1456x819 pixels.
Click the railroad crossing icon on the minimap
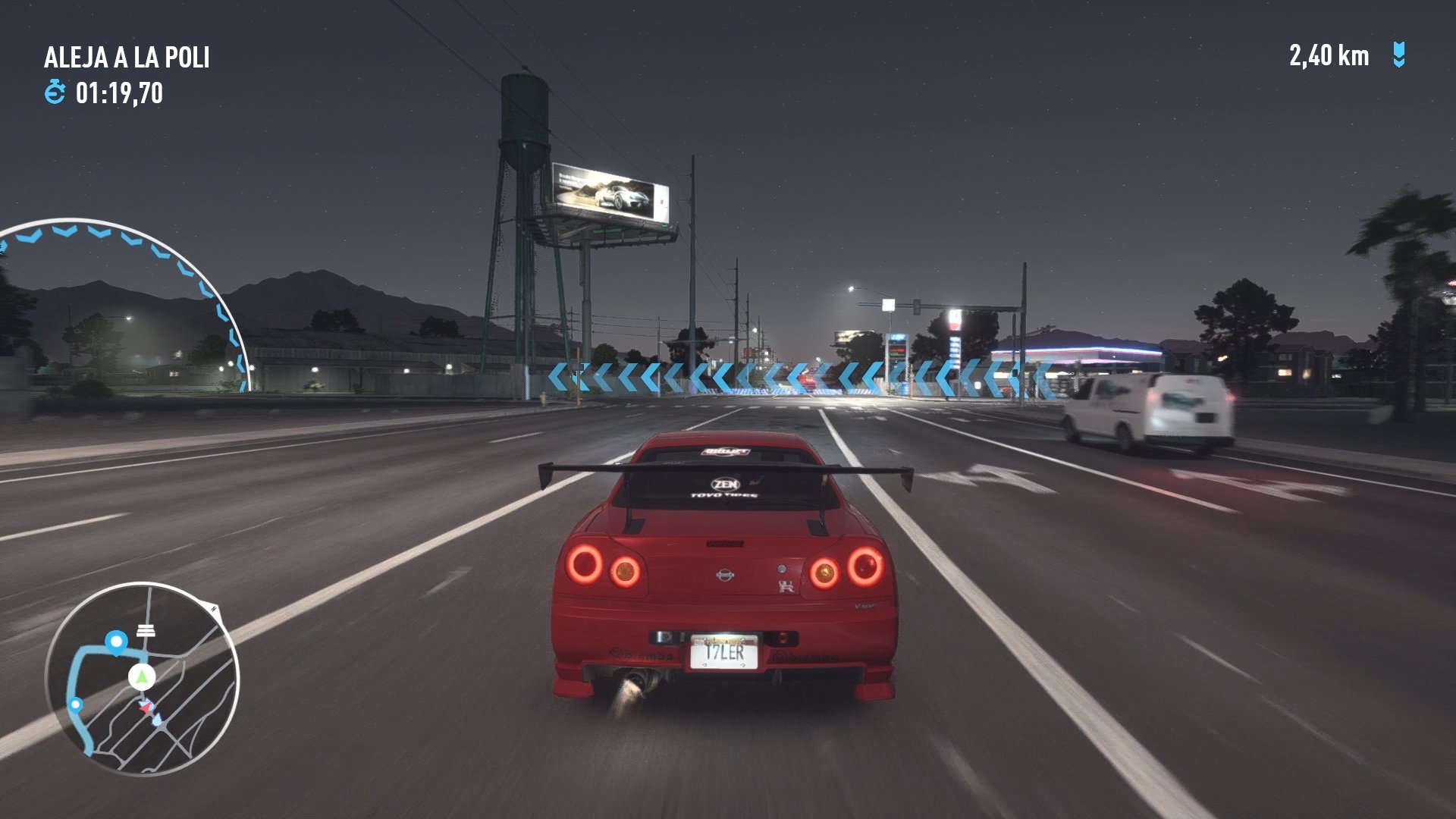146,629
